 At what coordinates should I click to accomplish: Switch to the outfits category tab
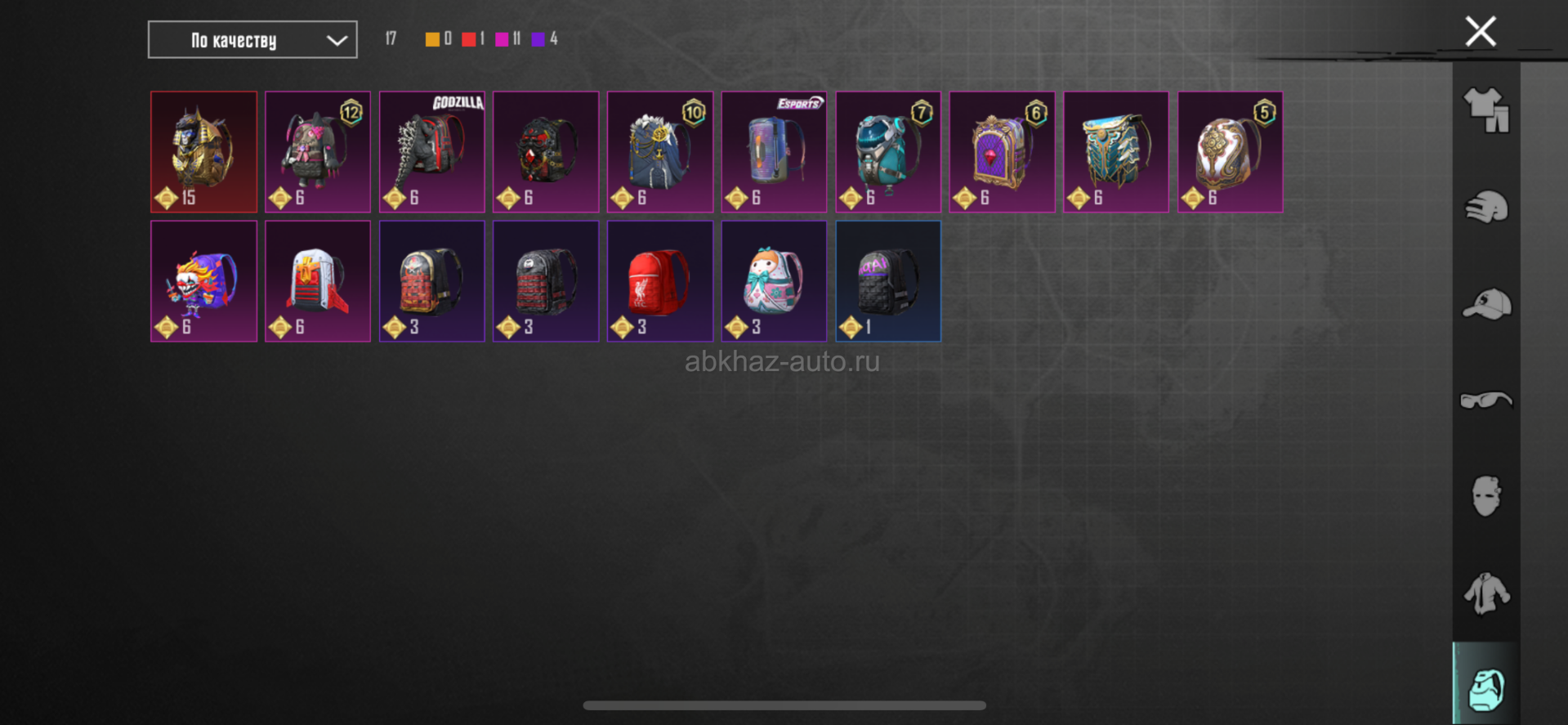(x=1485, y=110)
